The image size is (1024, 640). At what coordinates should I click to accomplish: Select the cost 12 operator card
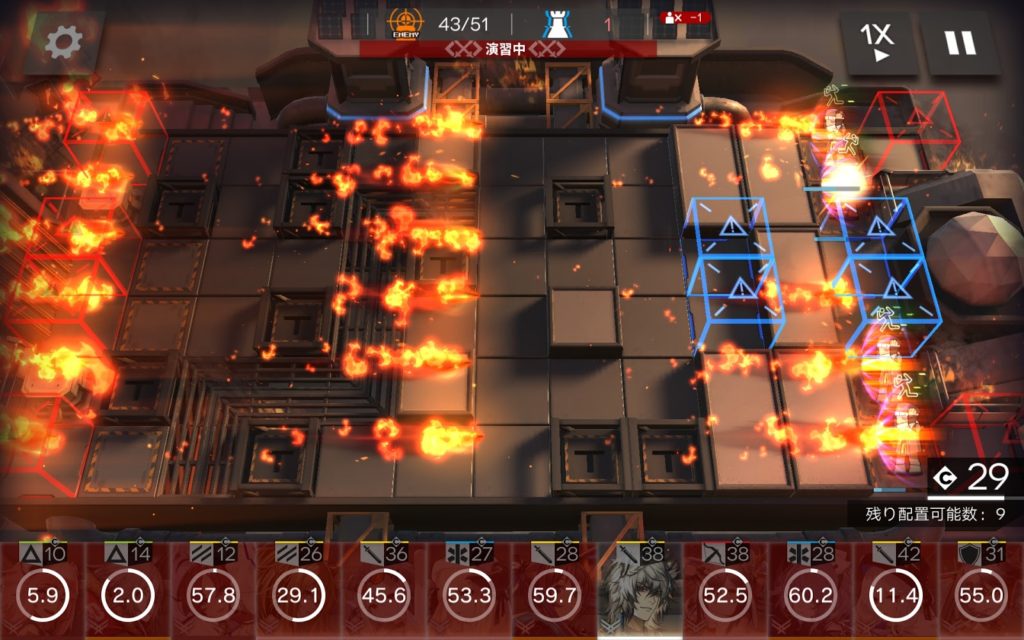click(x=212, y=592)
